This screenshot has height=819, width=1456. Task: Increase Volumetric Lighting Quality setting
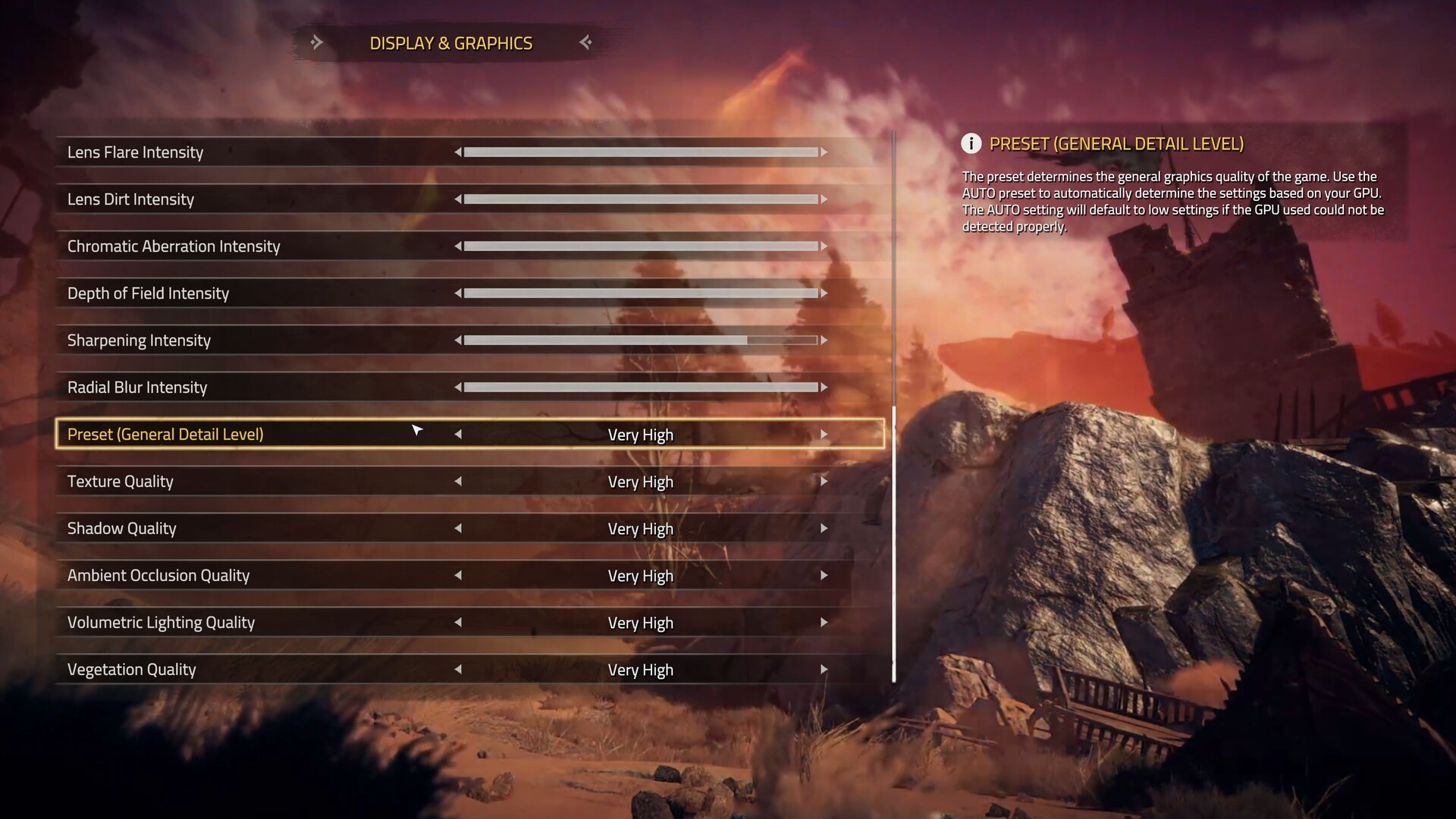(x=824, y=623)
